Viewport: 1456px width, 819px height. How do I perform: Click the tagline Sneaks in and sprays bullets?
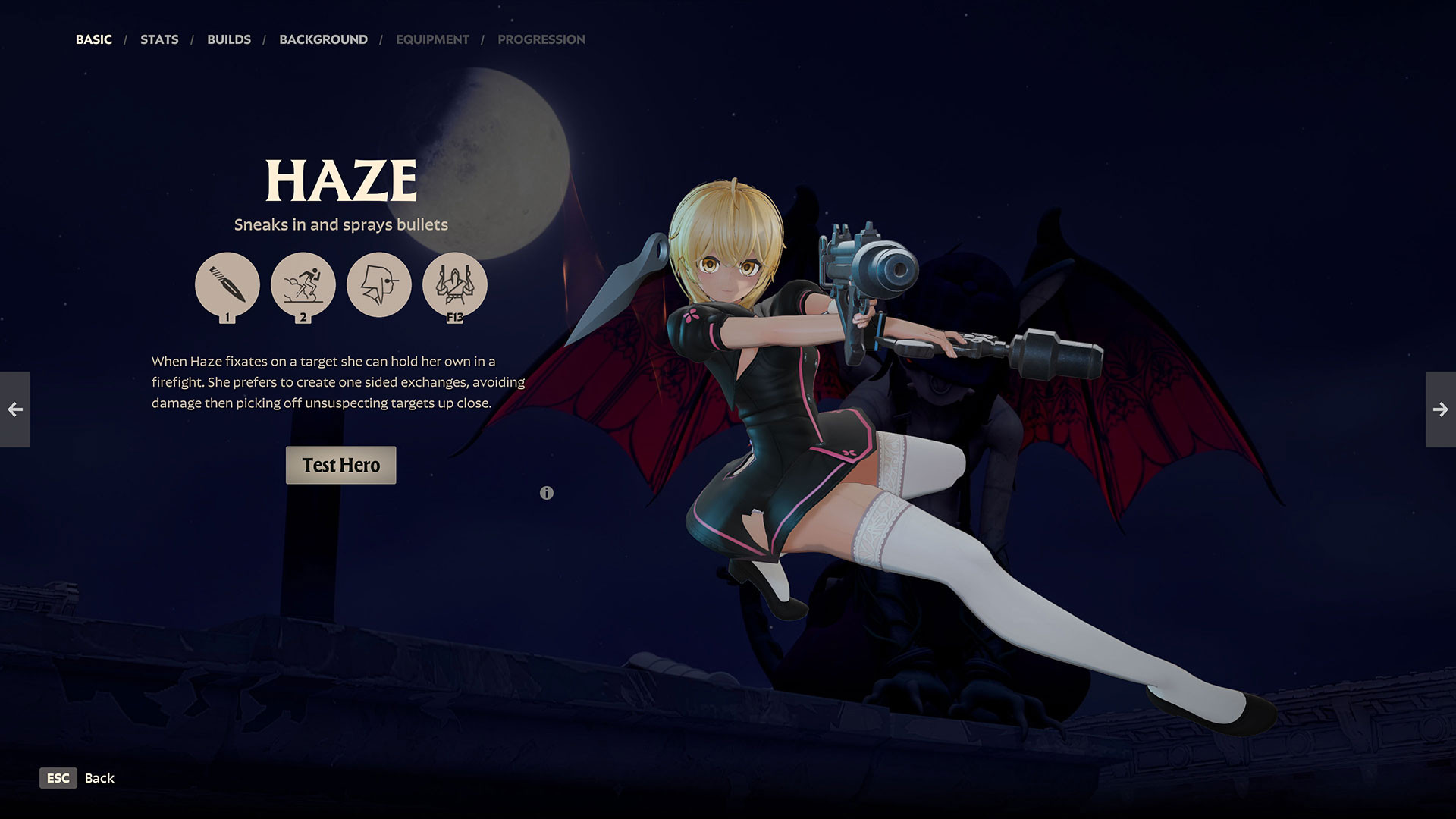340,224
